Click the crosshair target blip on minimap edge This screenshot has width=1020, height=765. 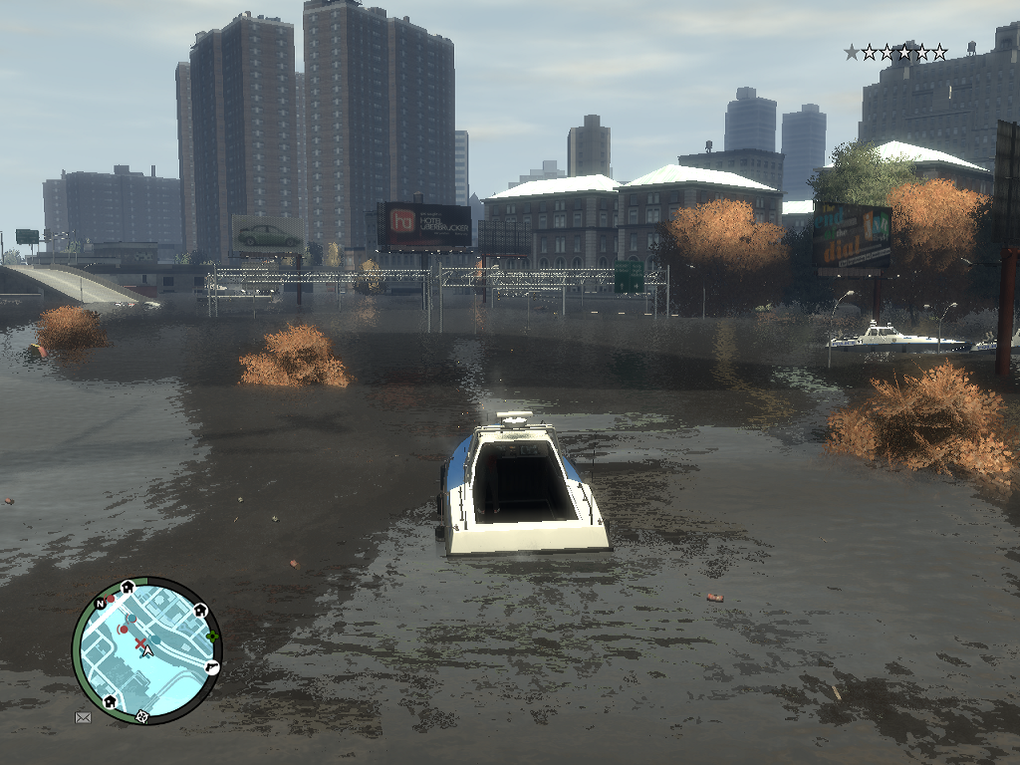(142, 715)
